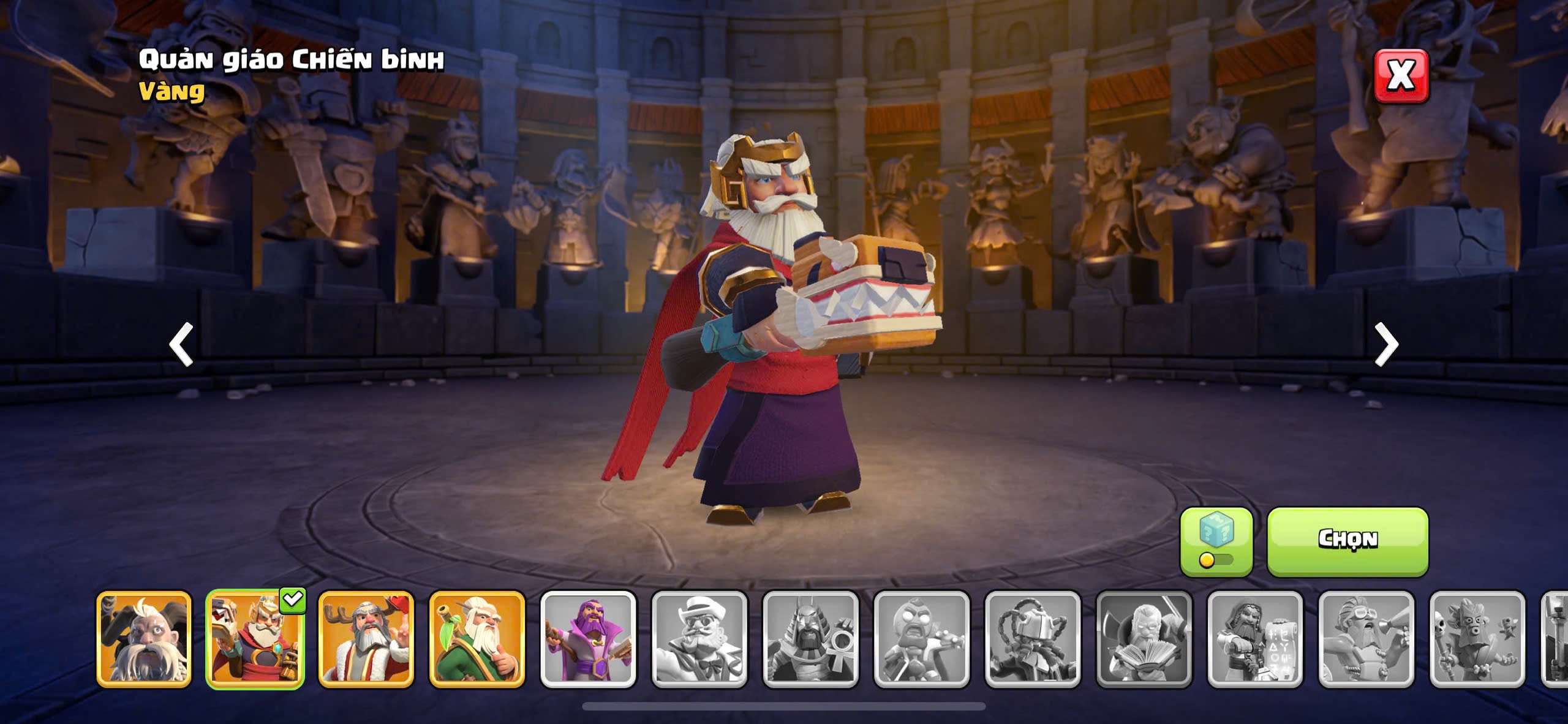Toggle the random skin cube button
Viewport: 1568px width, 724px height.
pyautogui.click(x=1216, y=541)
